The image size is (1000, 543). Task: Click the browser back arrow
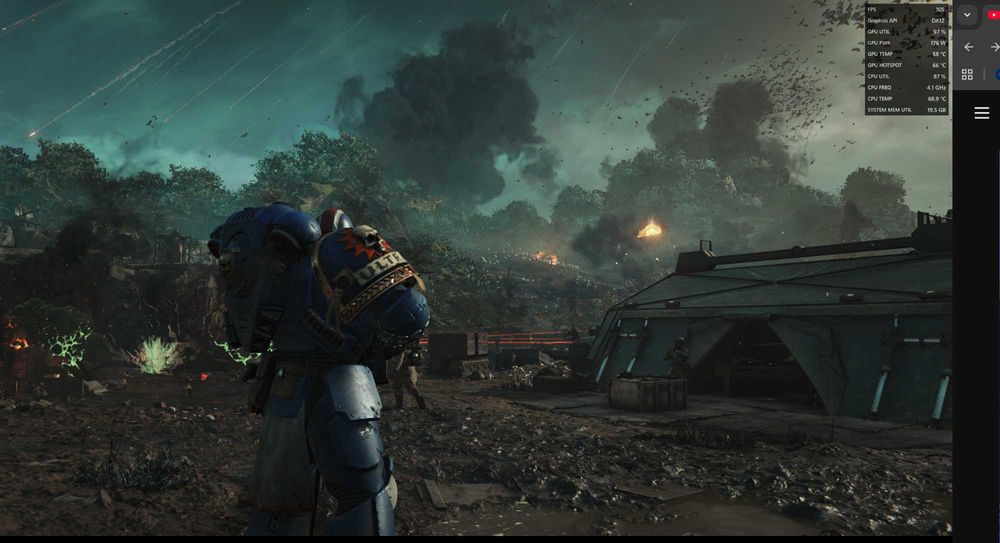click(968, 47)
